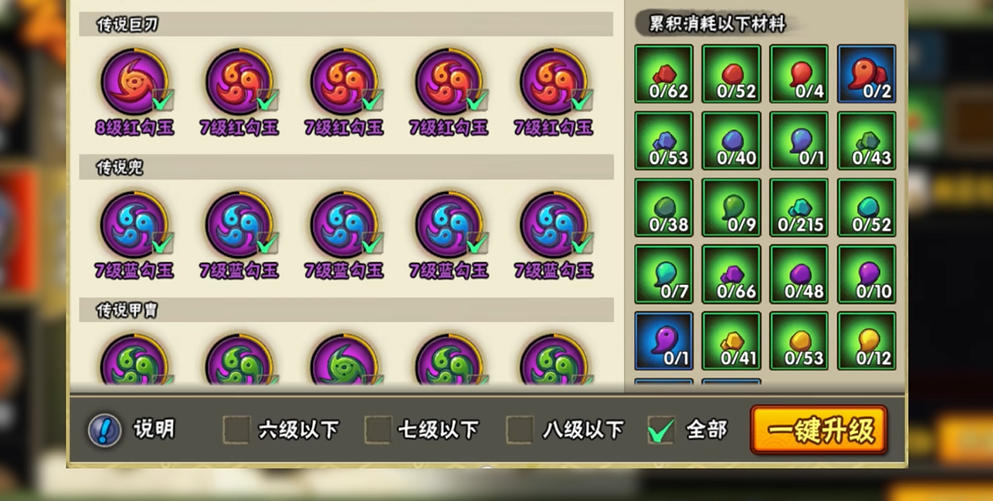Select the green material showing 0/43

pyautogui.click(x=867, y=141)
